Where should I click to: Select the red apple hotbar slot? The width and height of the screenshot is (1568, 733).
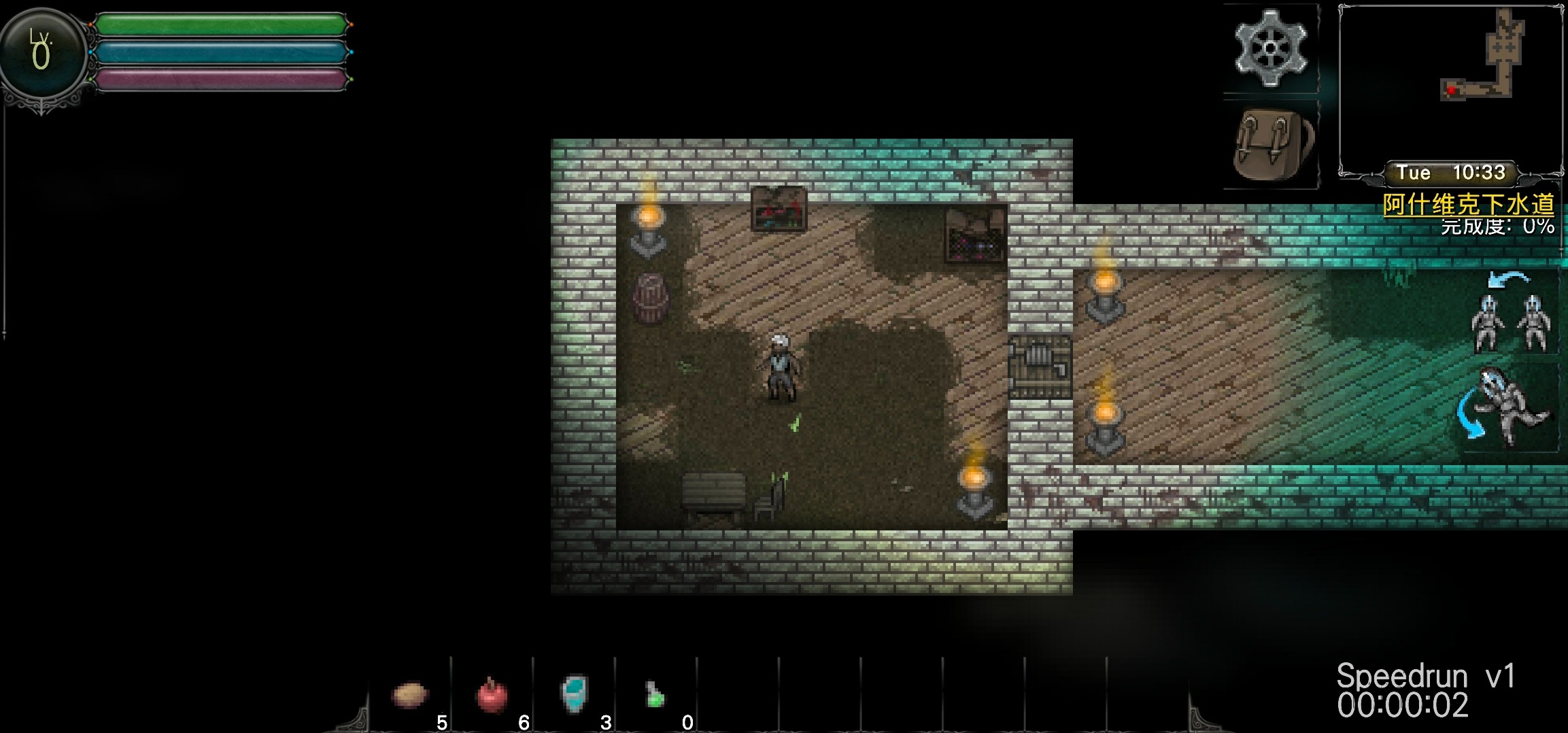point(492,695)
